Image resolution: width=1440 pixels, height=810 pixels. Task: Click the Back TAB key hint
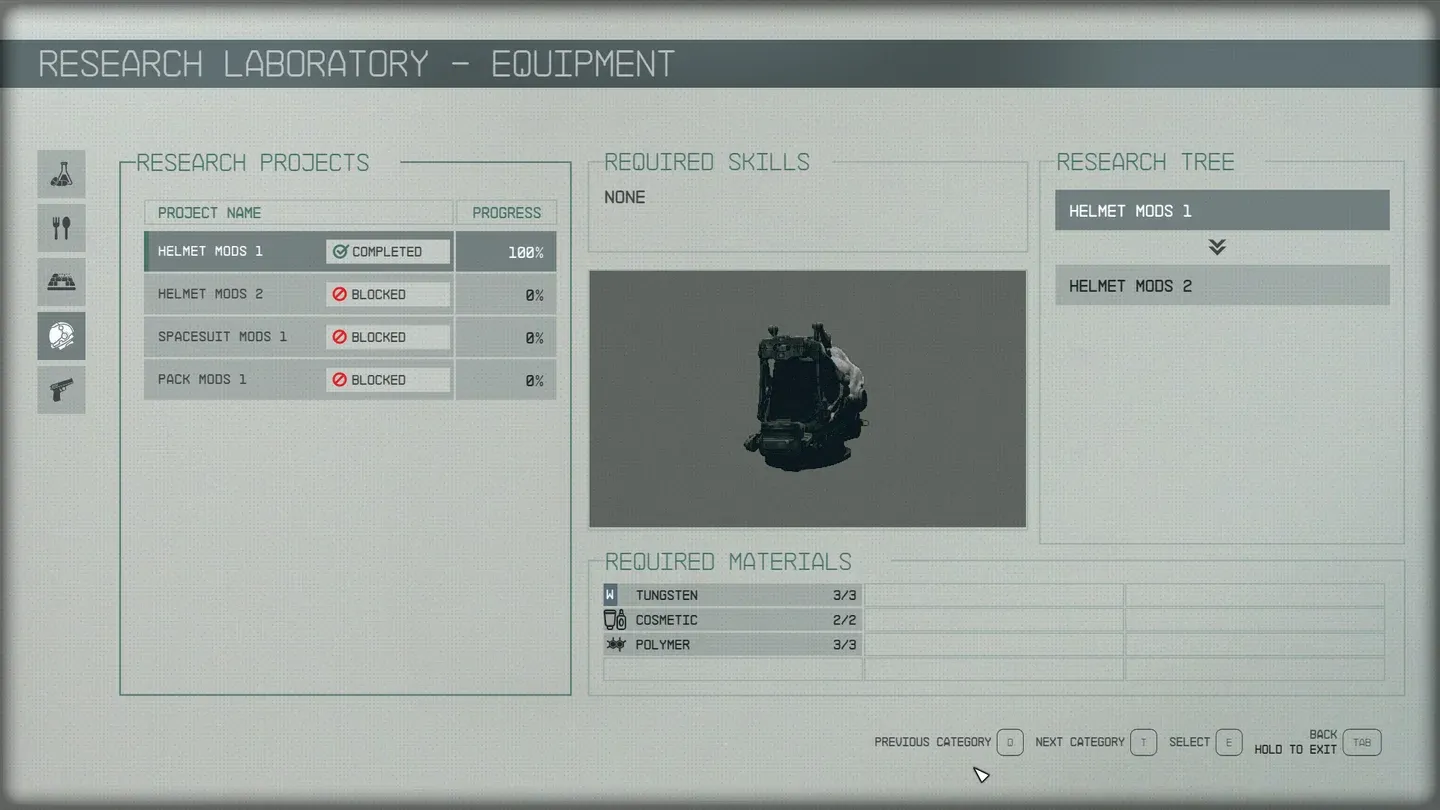[1361, 742]
